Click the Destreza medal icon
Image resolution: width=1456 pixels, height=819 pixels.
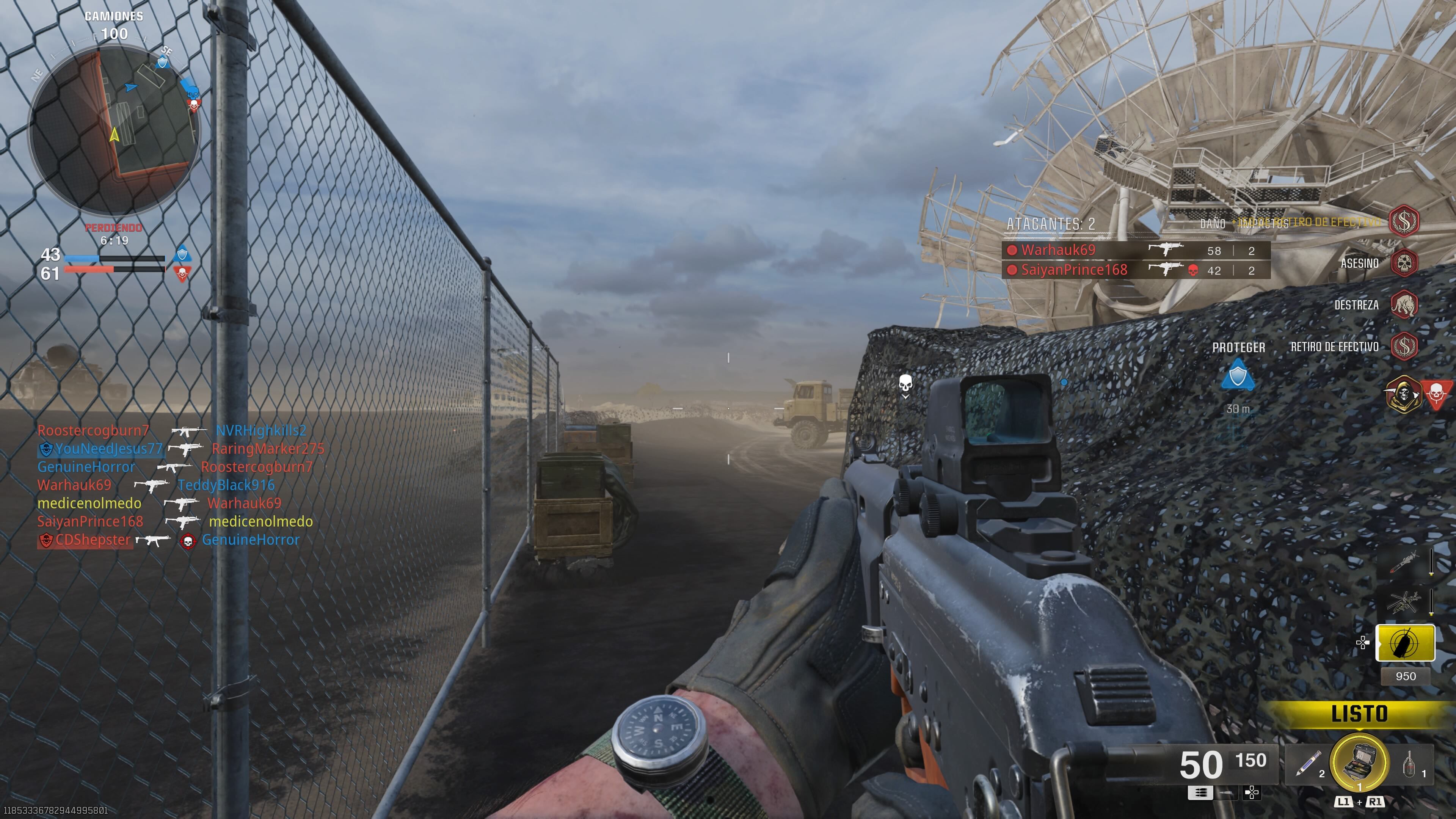click(x=1404, y=305)
